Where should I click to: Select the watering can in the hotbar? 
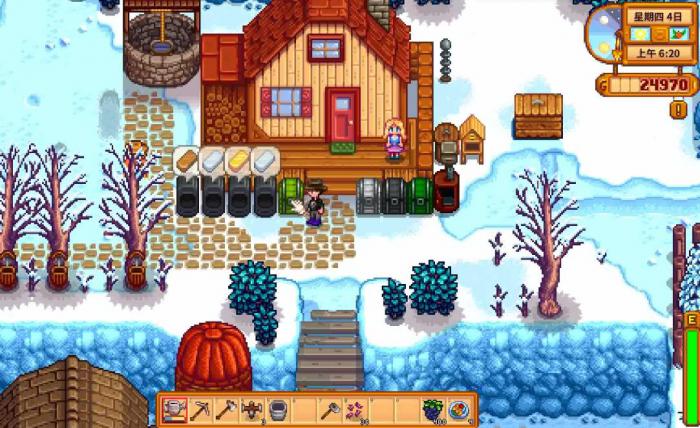point(175,409)
